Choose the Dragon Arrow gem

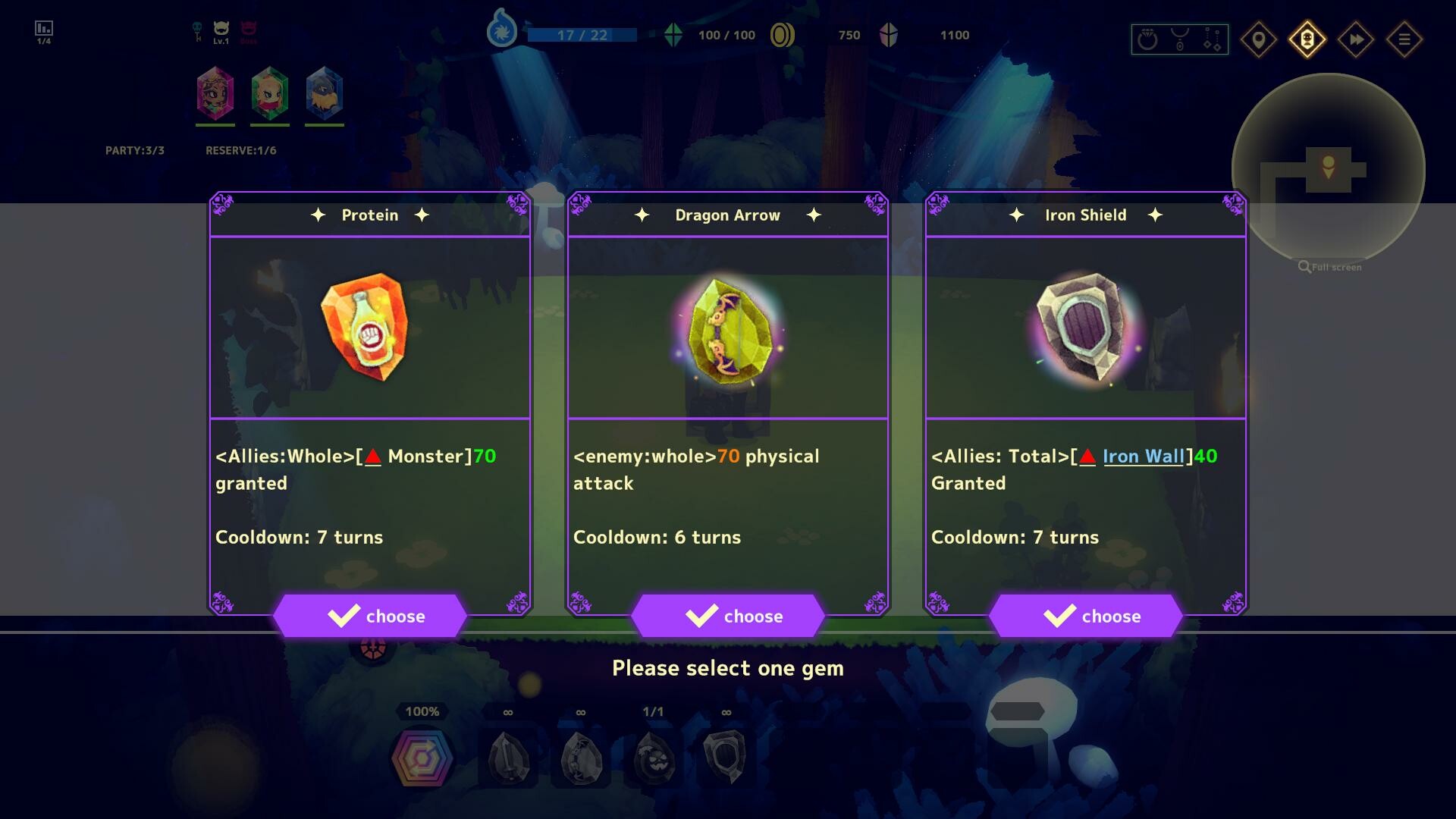(x=729, y=616)
